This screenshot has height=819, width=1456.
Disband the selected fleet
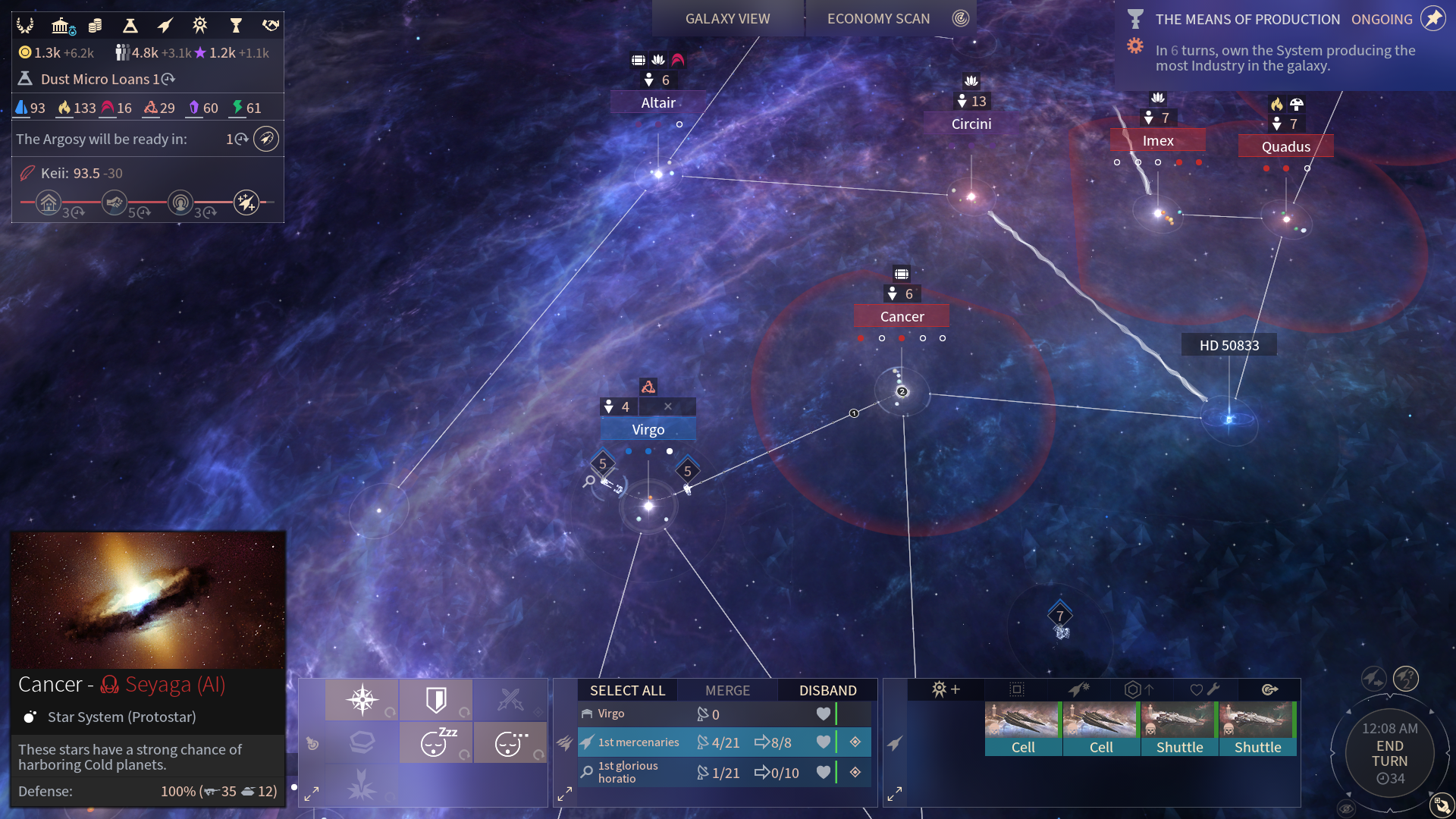click(x=827, y=690)
